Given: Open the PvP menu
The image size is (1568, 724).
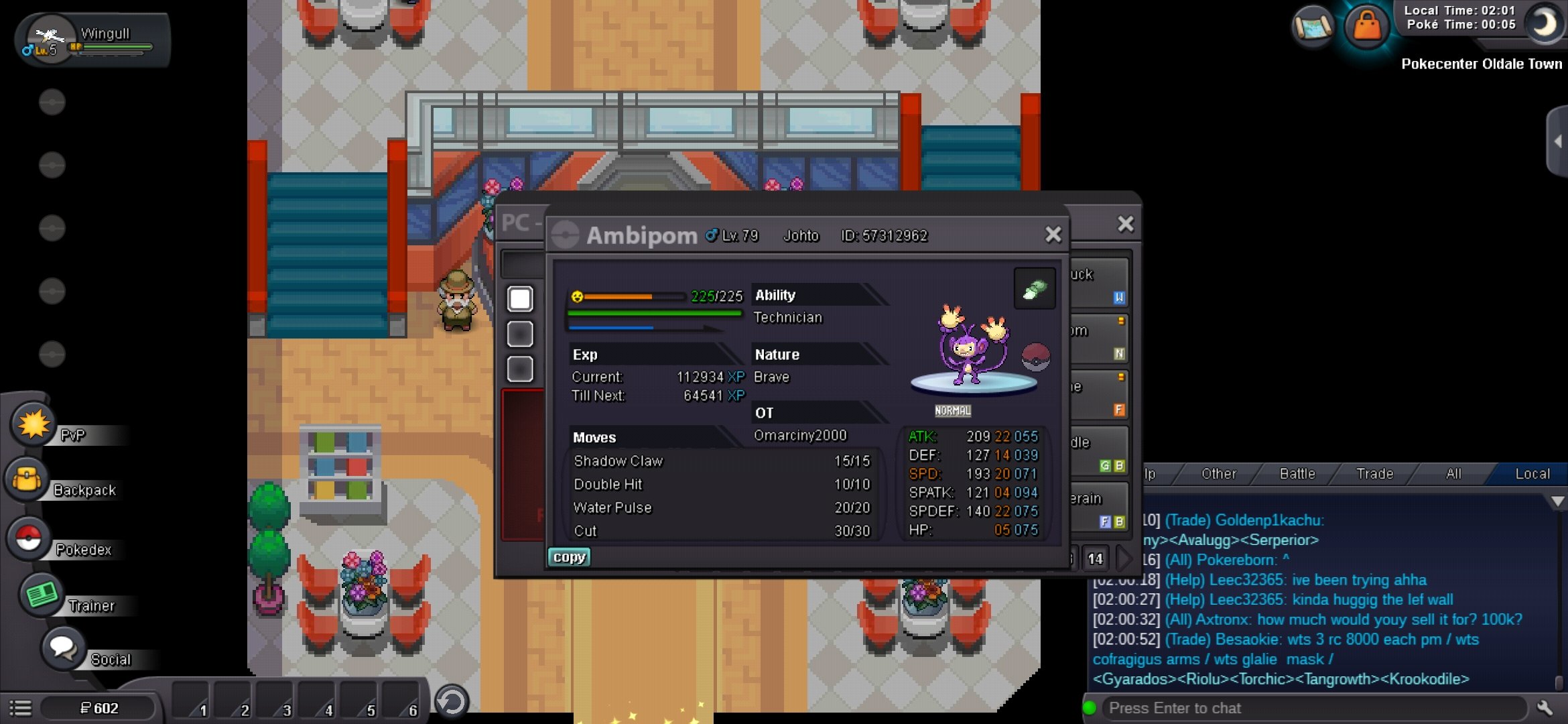Looking at the screenshot, I should tap(34, 426).
